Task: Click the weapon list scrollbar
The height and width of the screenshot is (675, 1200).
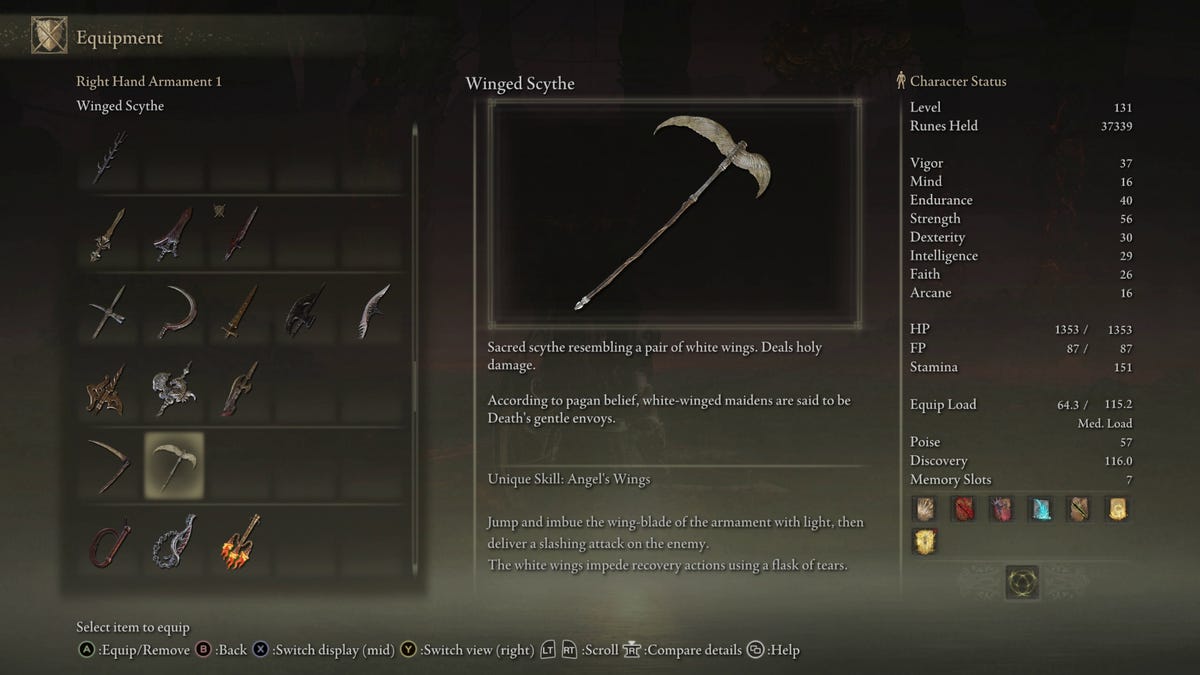Action: point(416,350)
